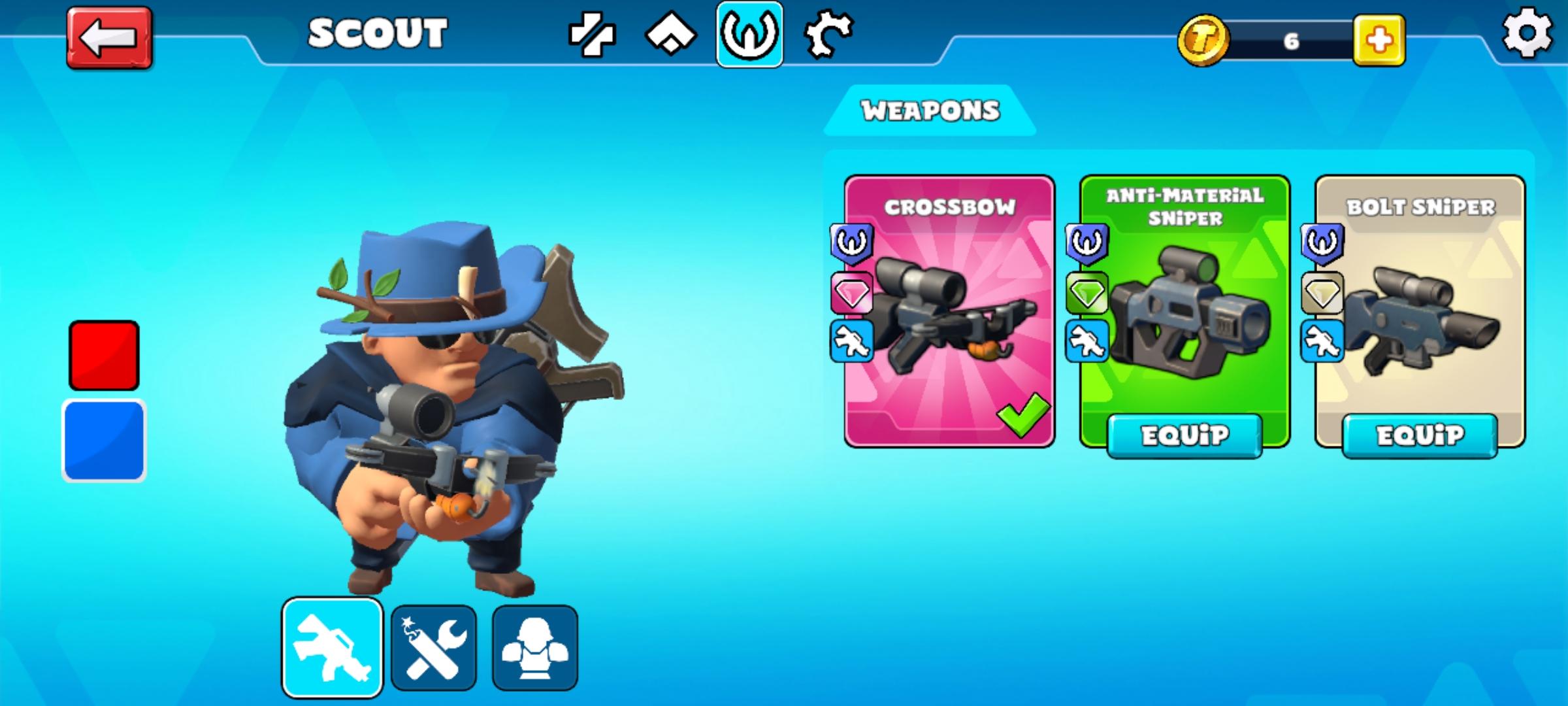Screen dimensions: 1568x706
Task: Click the gear gadget icon in top bar
Action: pyautogui.click(x=828, y=36)
